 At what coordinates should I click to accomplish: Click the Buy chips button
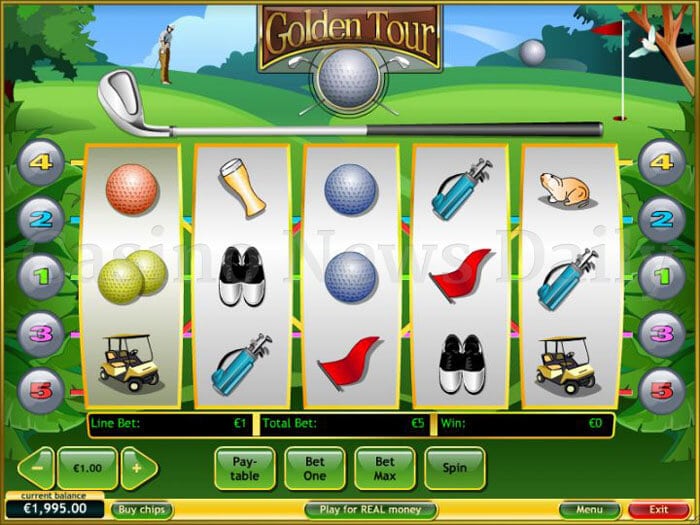coord(141,510)
